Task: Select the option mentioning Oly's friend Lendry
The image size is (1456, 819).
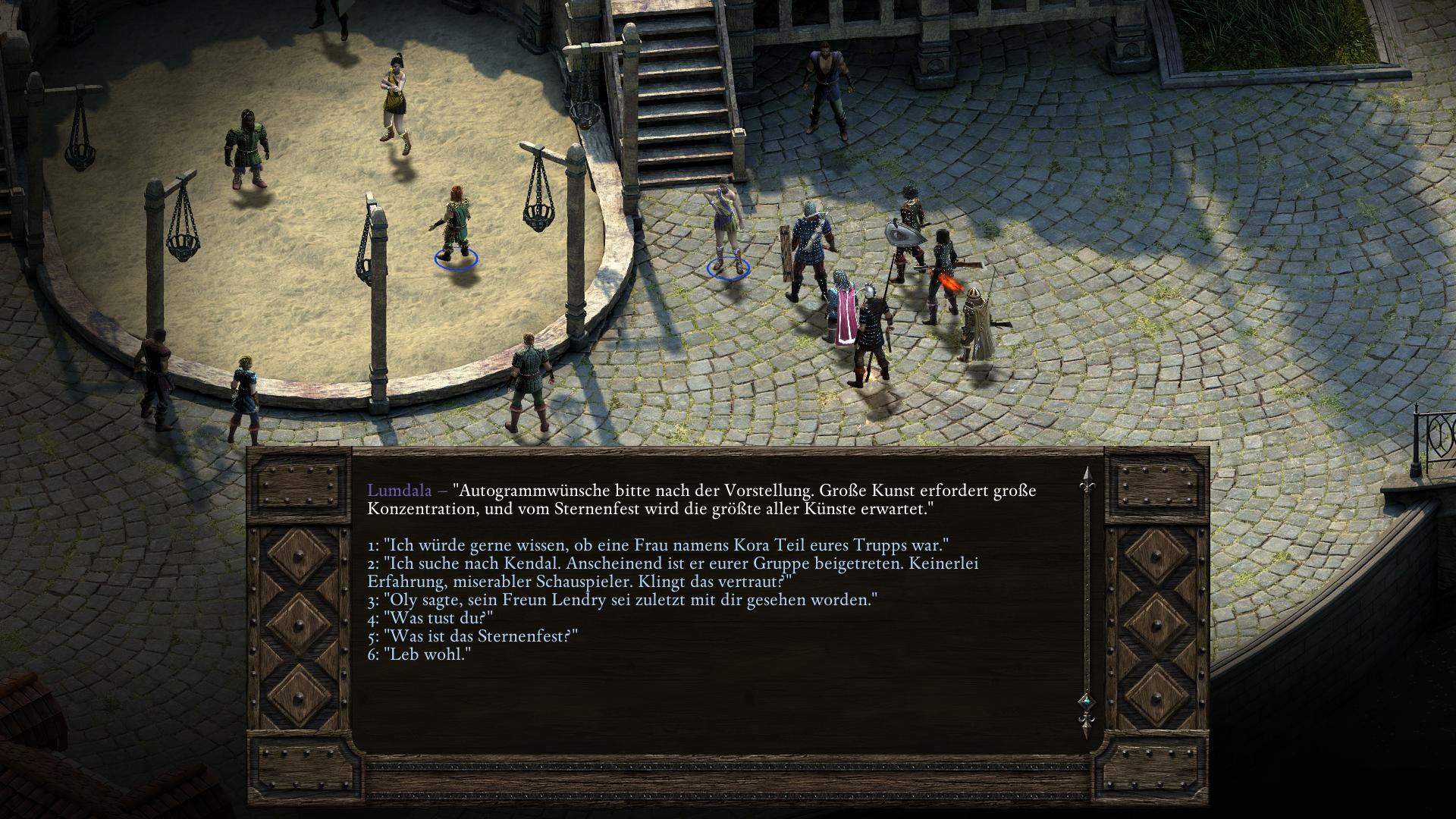Action: (622, 600)
